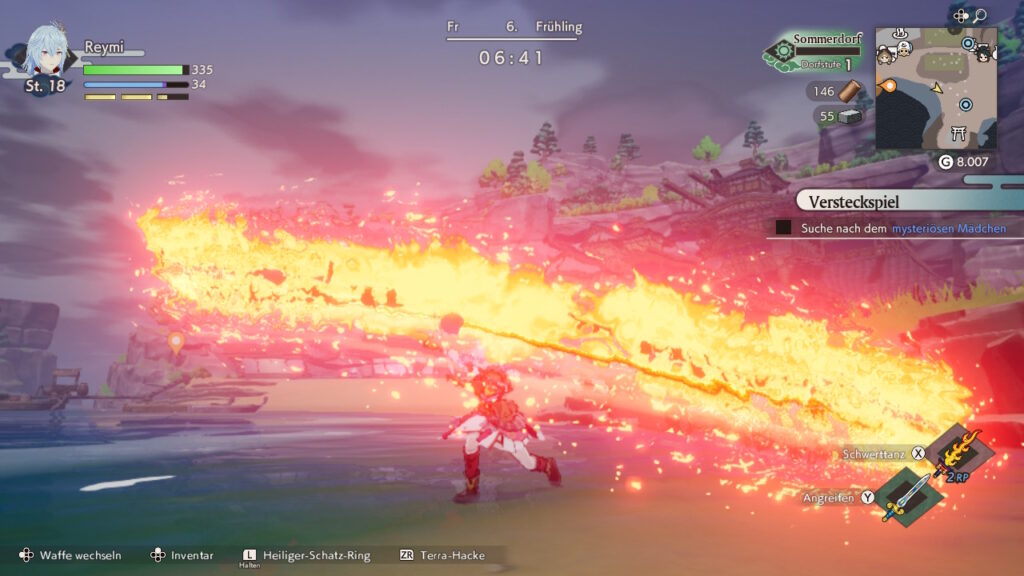Open the minimap of Sommerdorf

[936, 88]
